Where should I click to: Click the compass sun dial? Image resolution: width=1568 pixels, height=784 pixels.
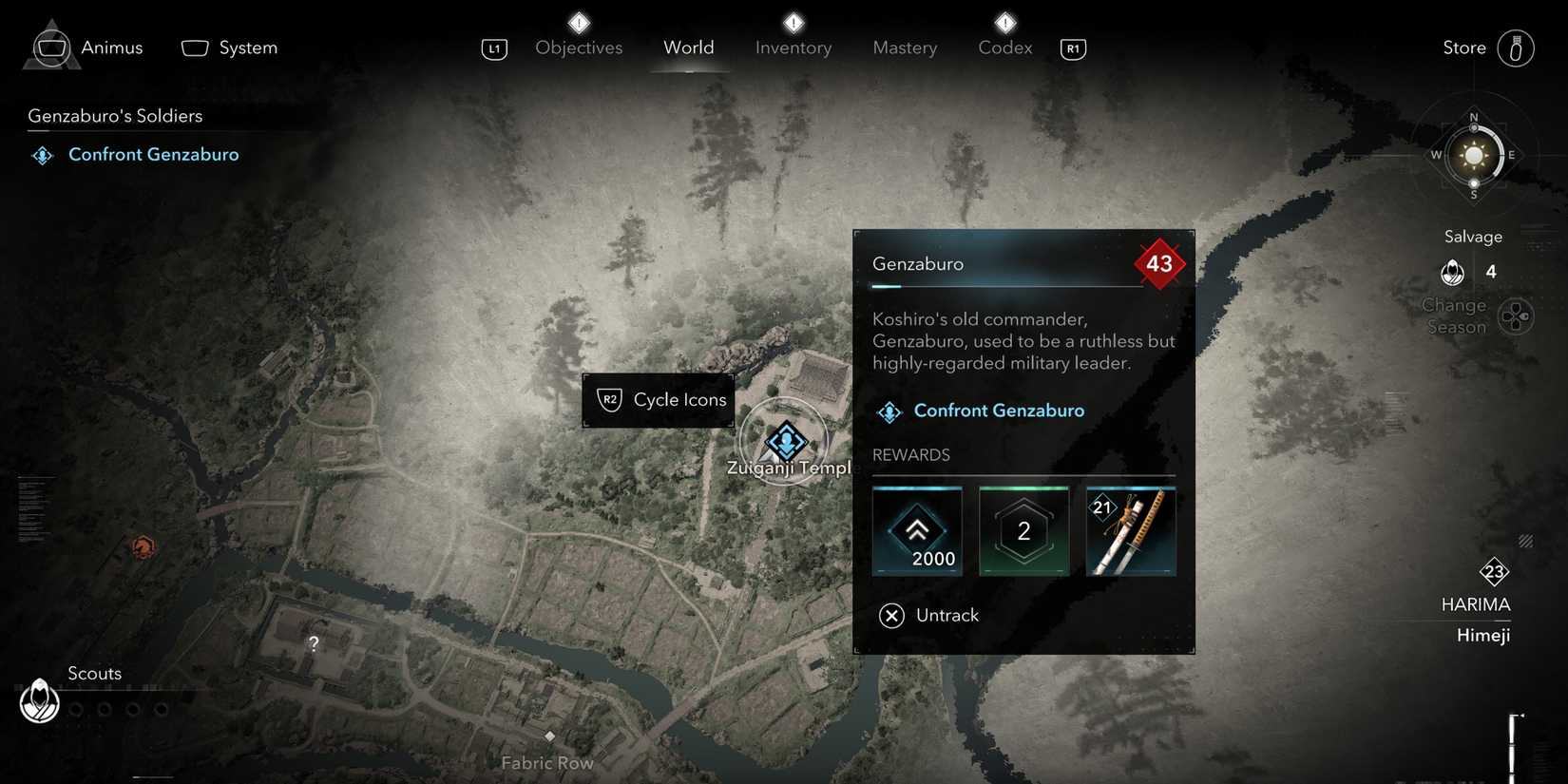pyautogui.click(x=1473, y=155)
